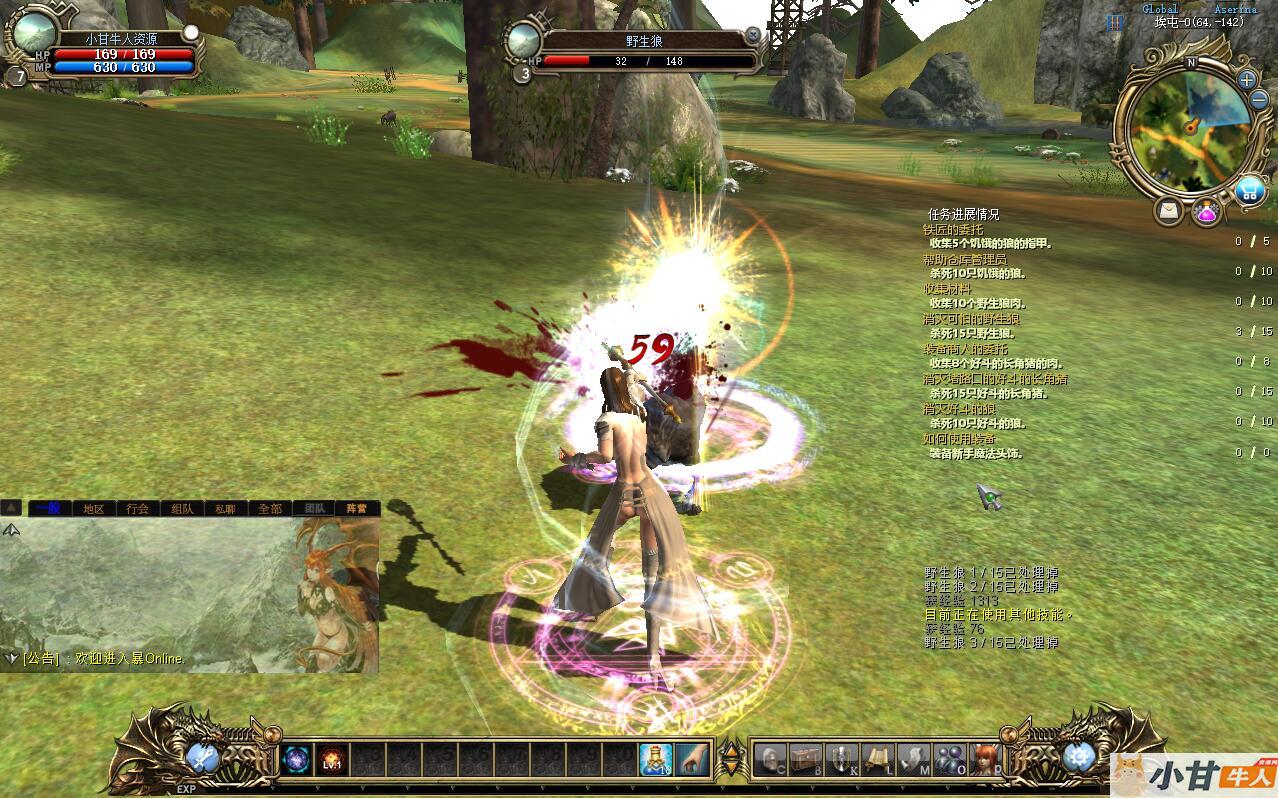Viewport: 1278px width, 798px height.
Task: Switch to the 阵营 faction chat tab
Action: click(x=357, y=508)
